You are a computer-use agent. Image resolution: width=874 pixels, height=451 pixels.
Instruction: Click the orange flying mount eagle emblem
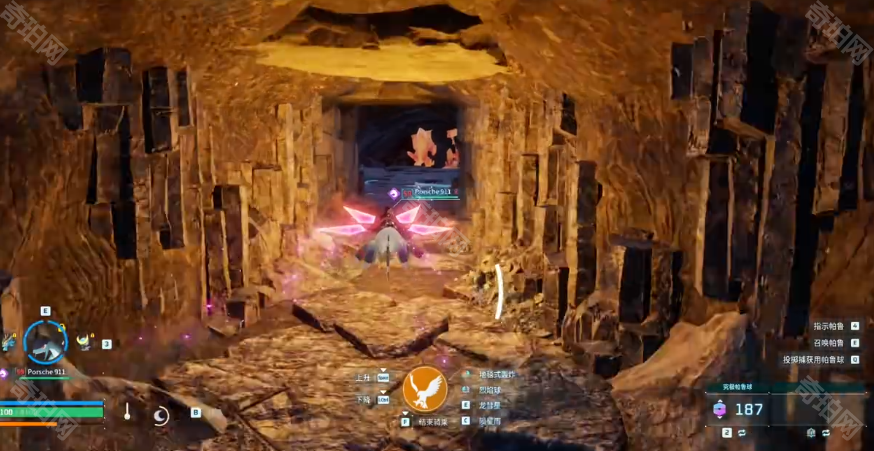coord(424,390)
